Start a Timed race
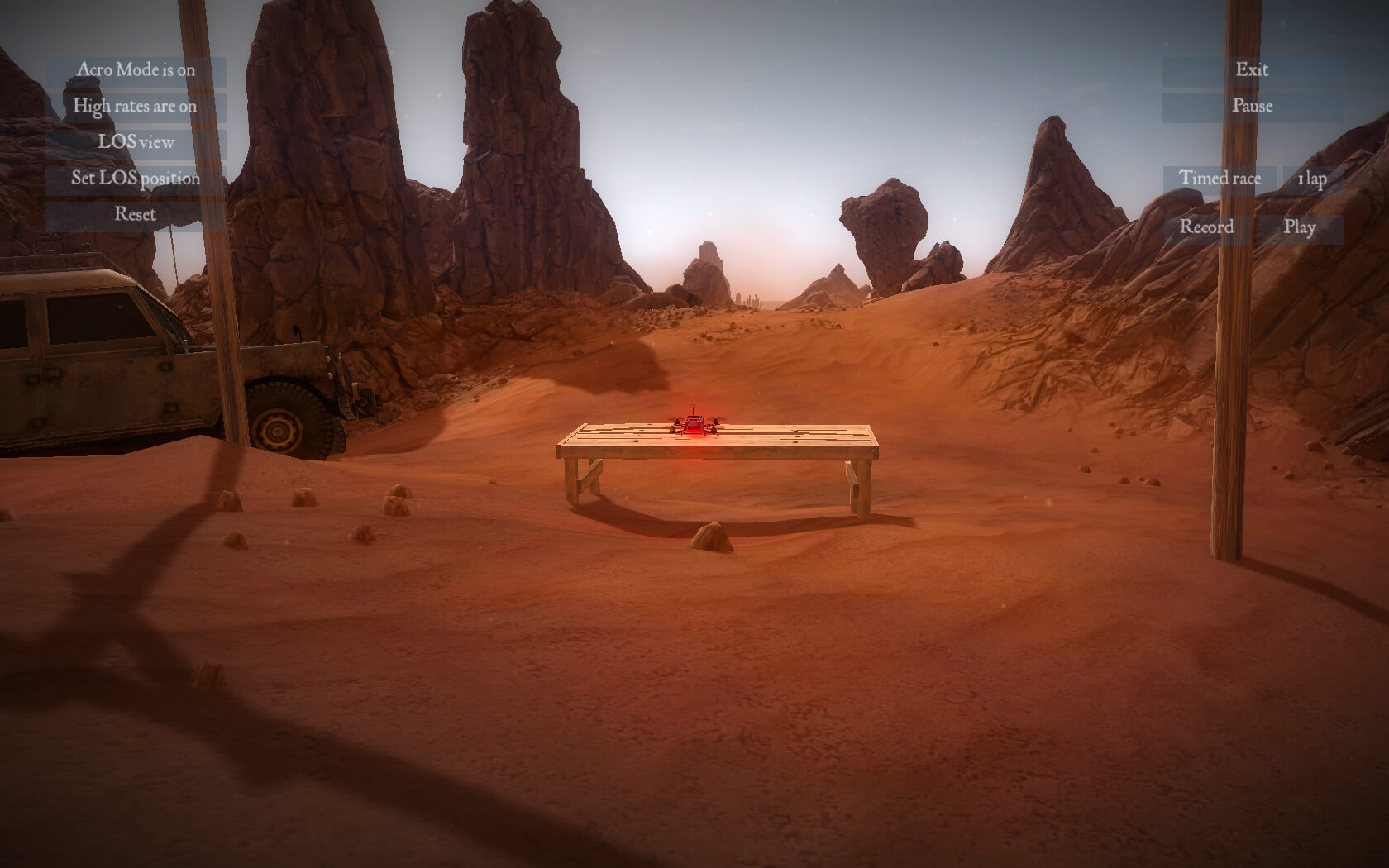Image resolution: width=1389 pixels, height=868 pixels. [x=1220, y=179]
